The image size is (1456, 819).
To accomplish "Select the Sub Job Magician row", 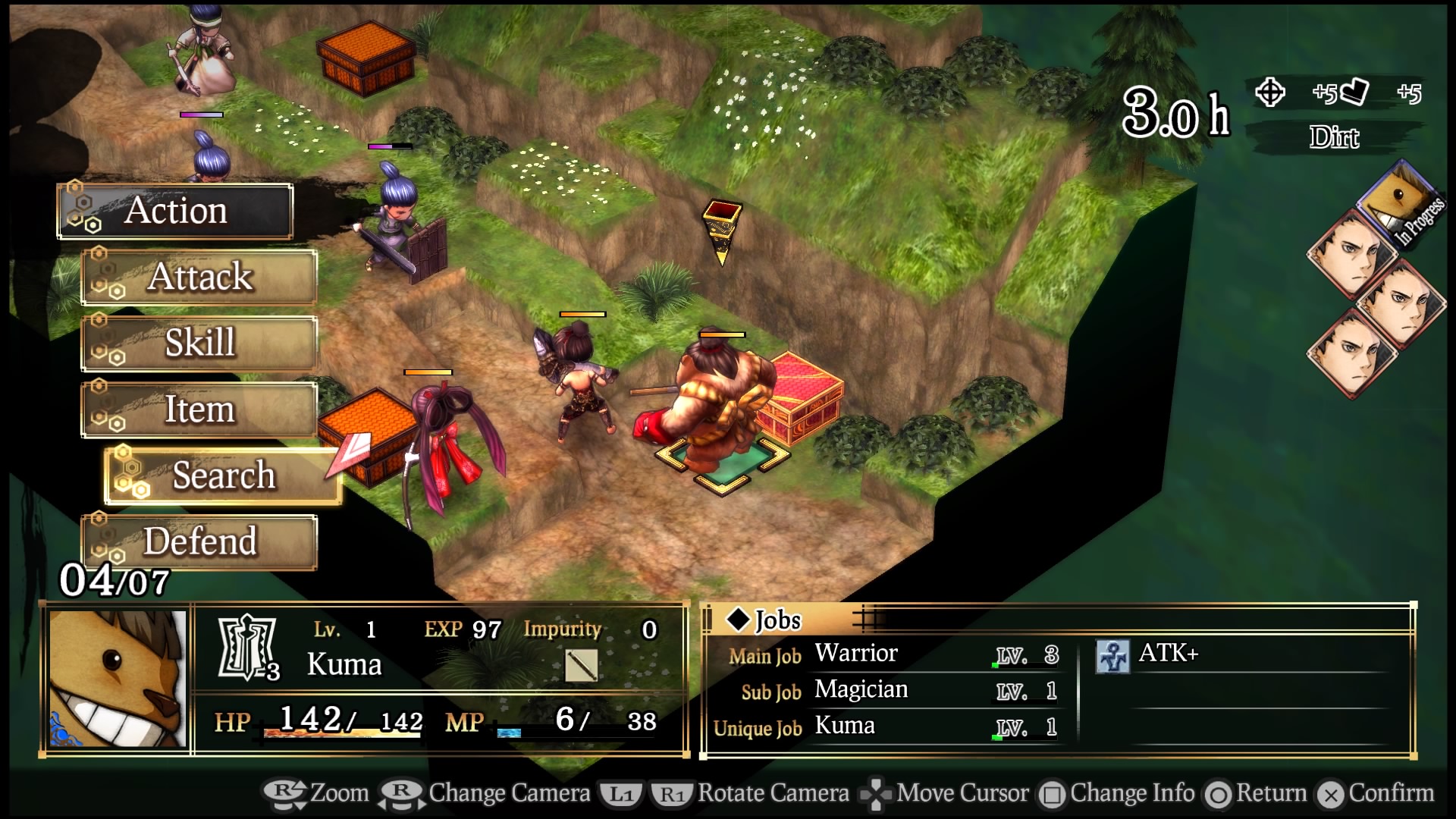I will pyautogui.click(x=891, y=691).
